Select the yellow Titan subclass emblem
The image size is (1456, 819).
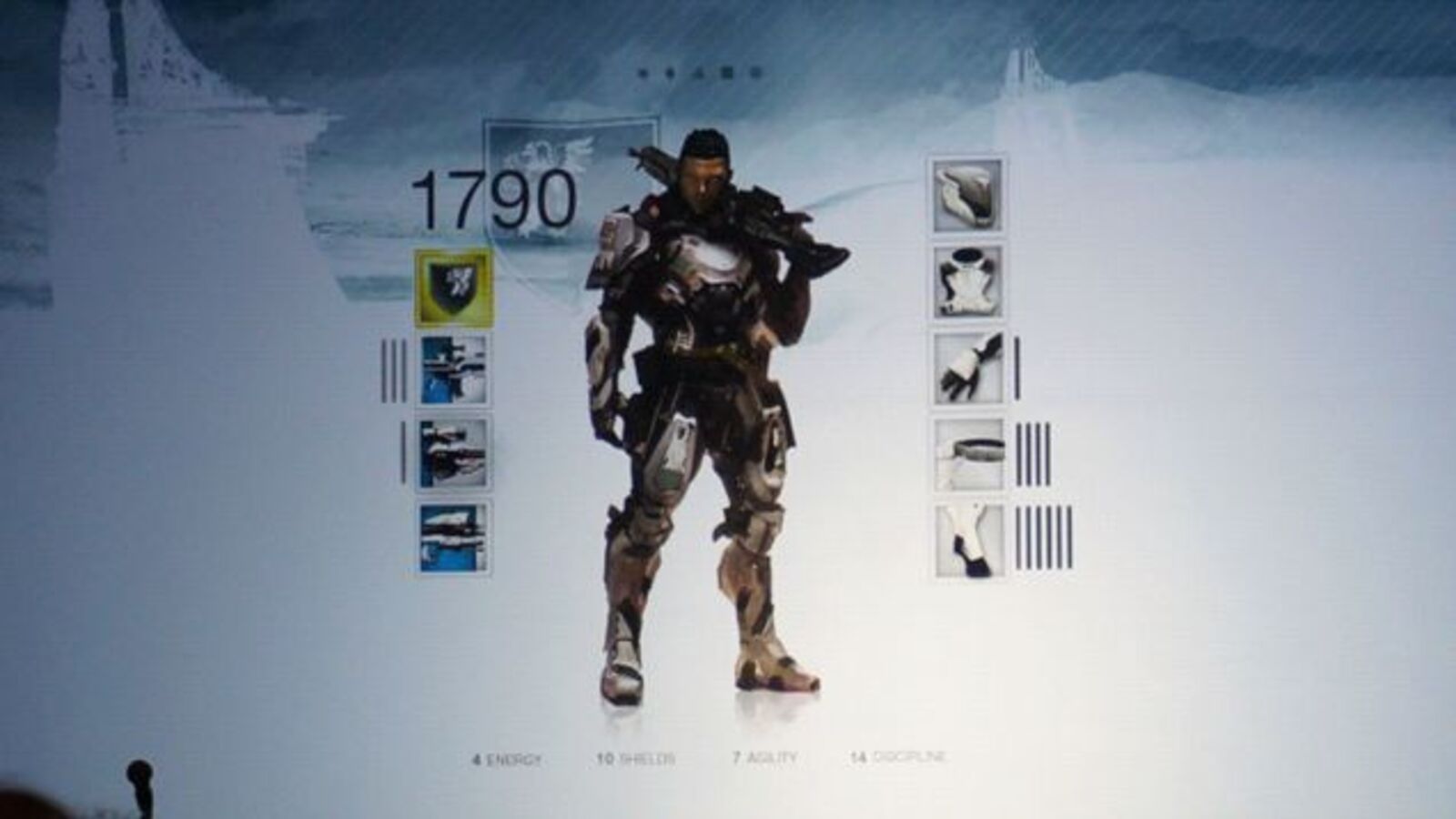tap(453, 289)
